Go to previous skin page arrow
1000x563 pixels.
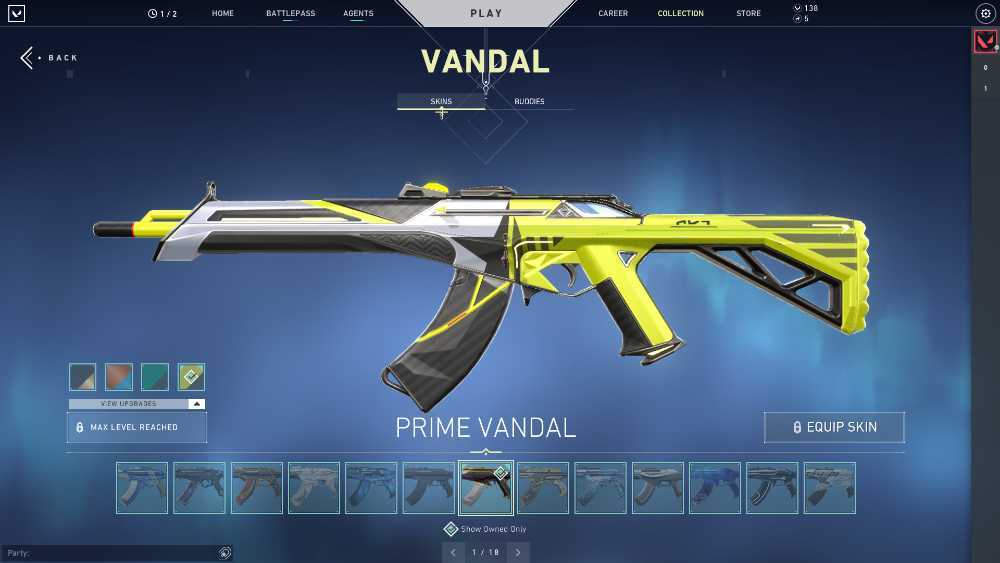tap(453, 552)
